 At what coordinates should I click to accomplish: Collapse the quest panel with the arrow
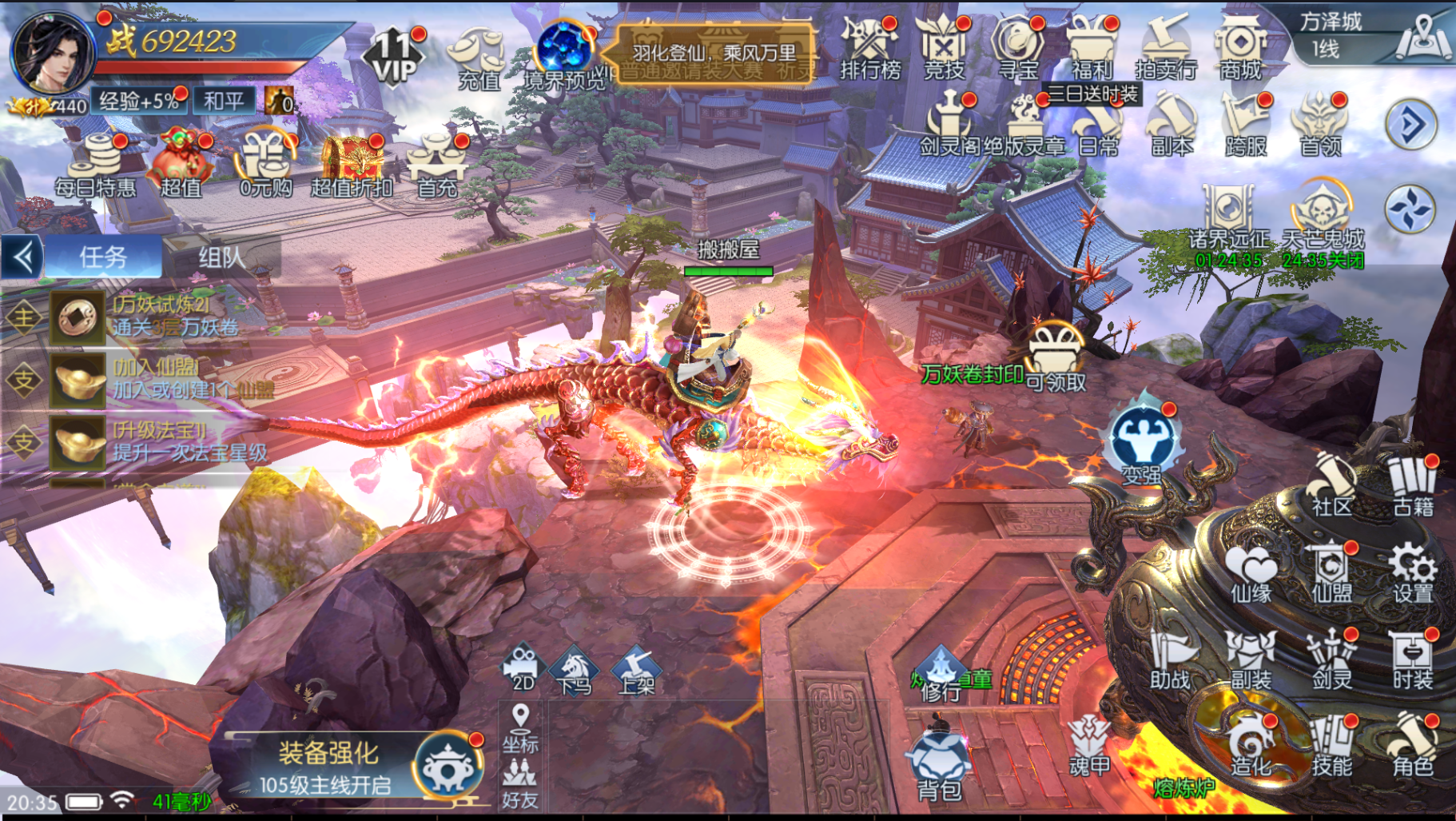tap(22, 257)
